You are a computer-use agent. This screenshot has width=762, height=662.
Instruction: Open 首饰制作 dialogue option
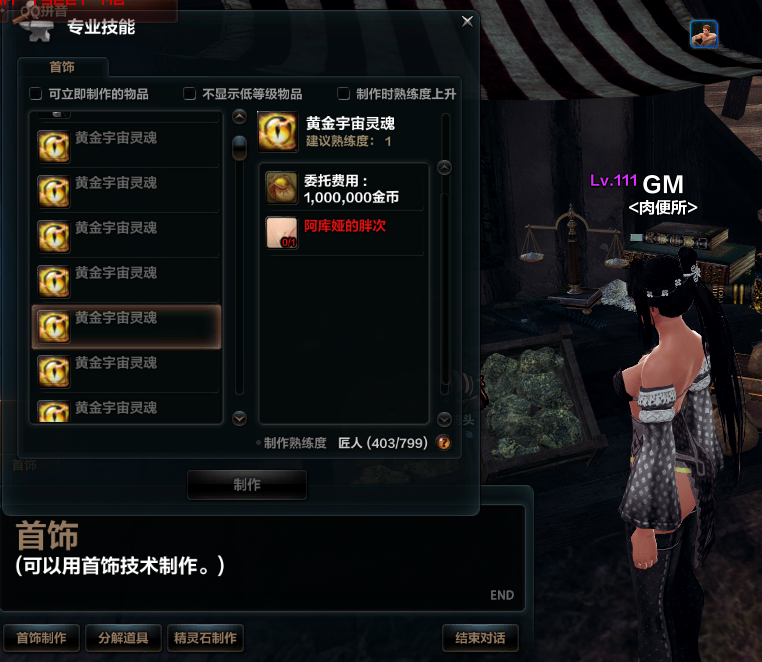tap(42, 638)
